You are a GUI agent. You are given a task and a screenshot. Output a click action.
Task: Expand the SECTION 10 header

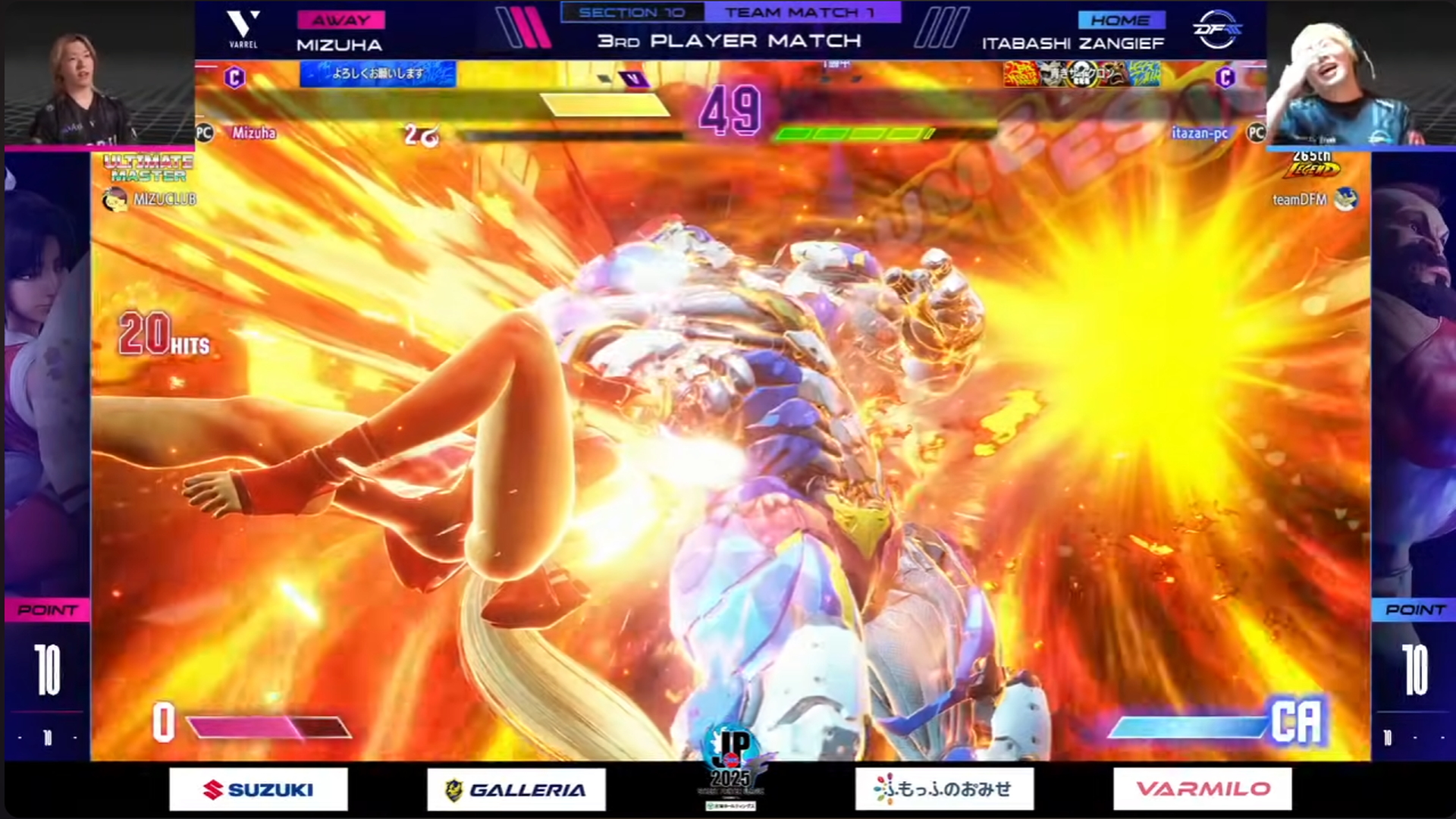[634, 11]
